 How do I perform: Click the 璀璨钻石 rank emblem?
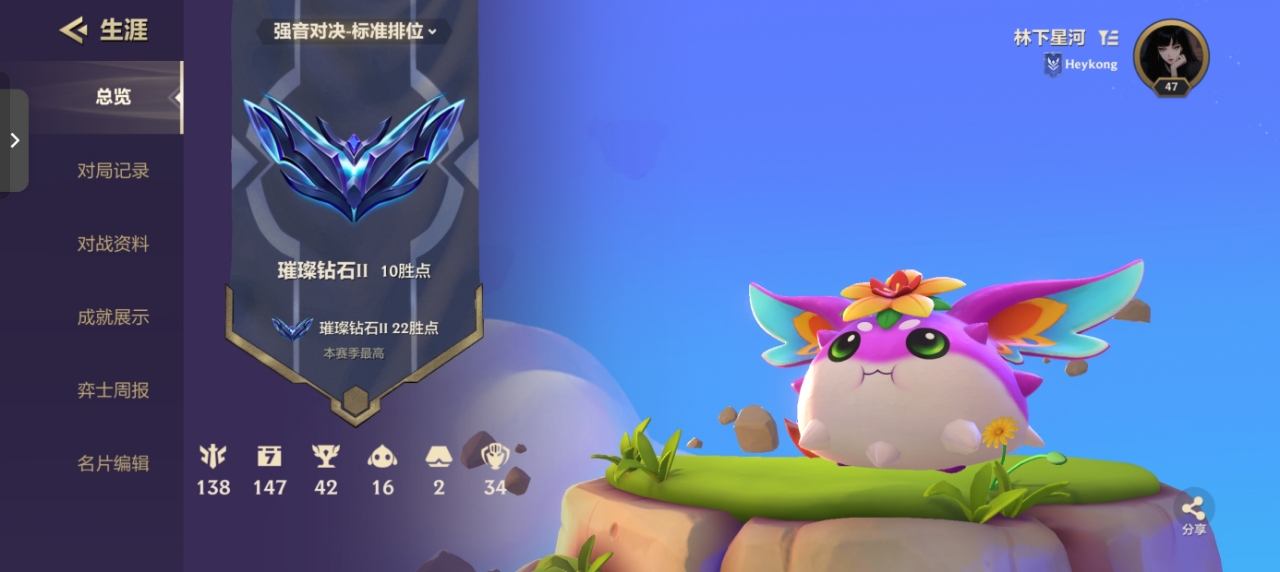pyautogui.click(x=353, y=156)
